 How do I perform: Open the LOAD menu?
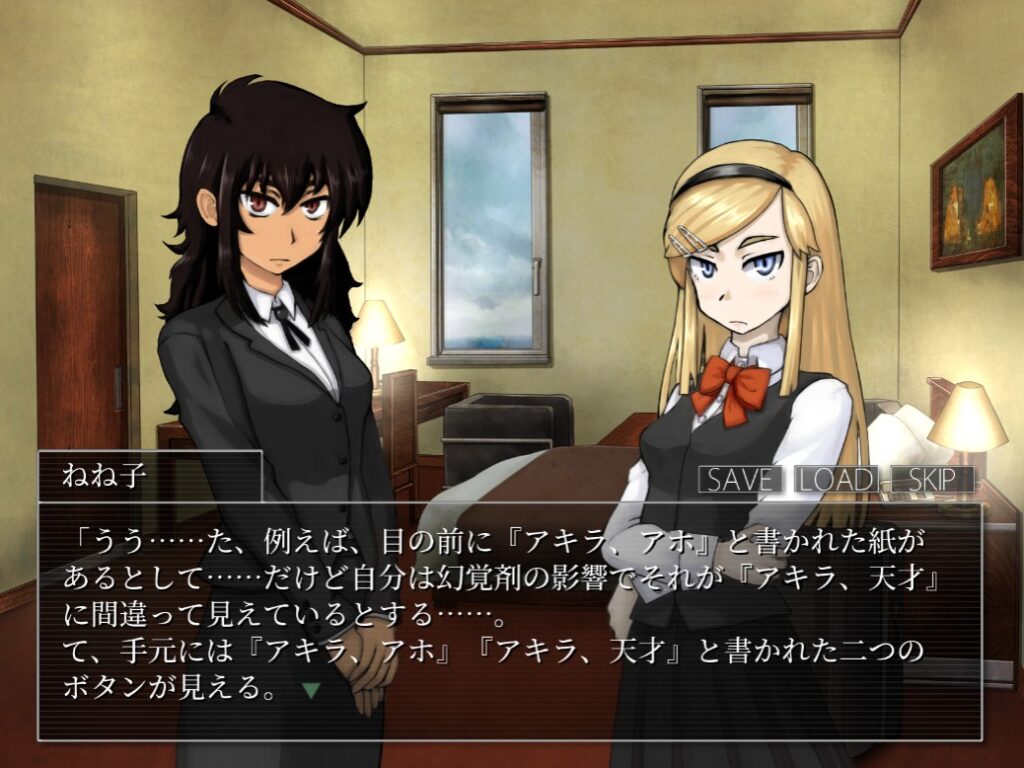pos(836,480)
